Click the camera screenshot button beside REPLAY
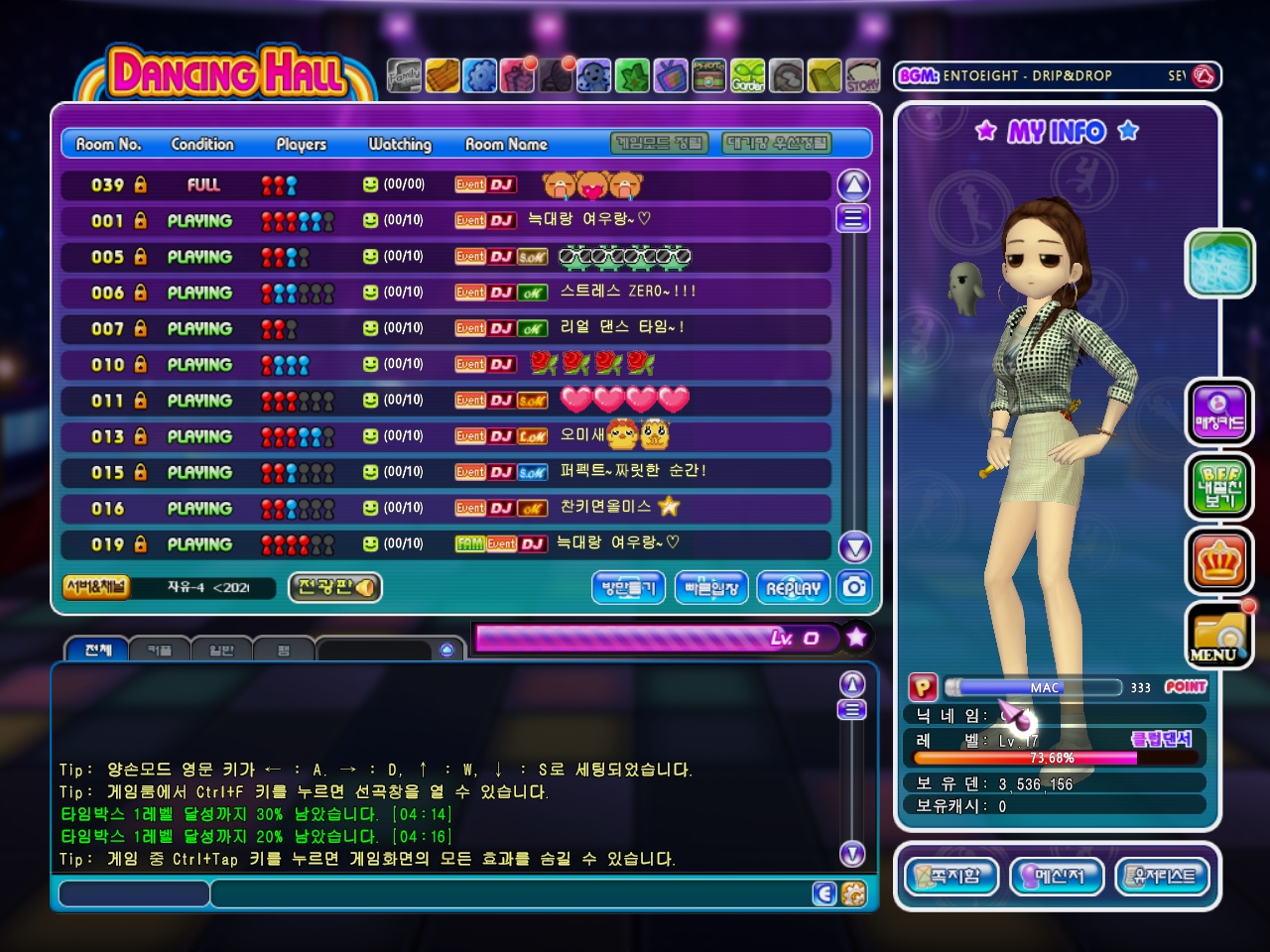Screen dimensions: 1270x952 point(853,587)
